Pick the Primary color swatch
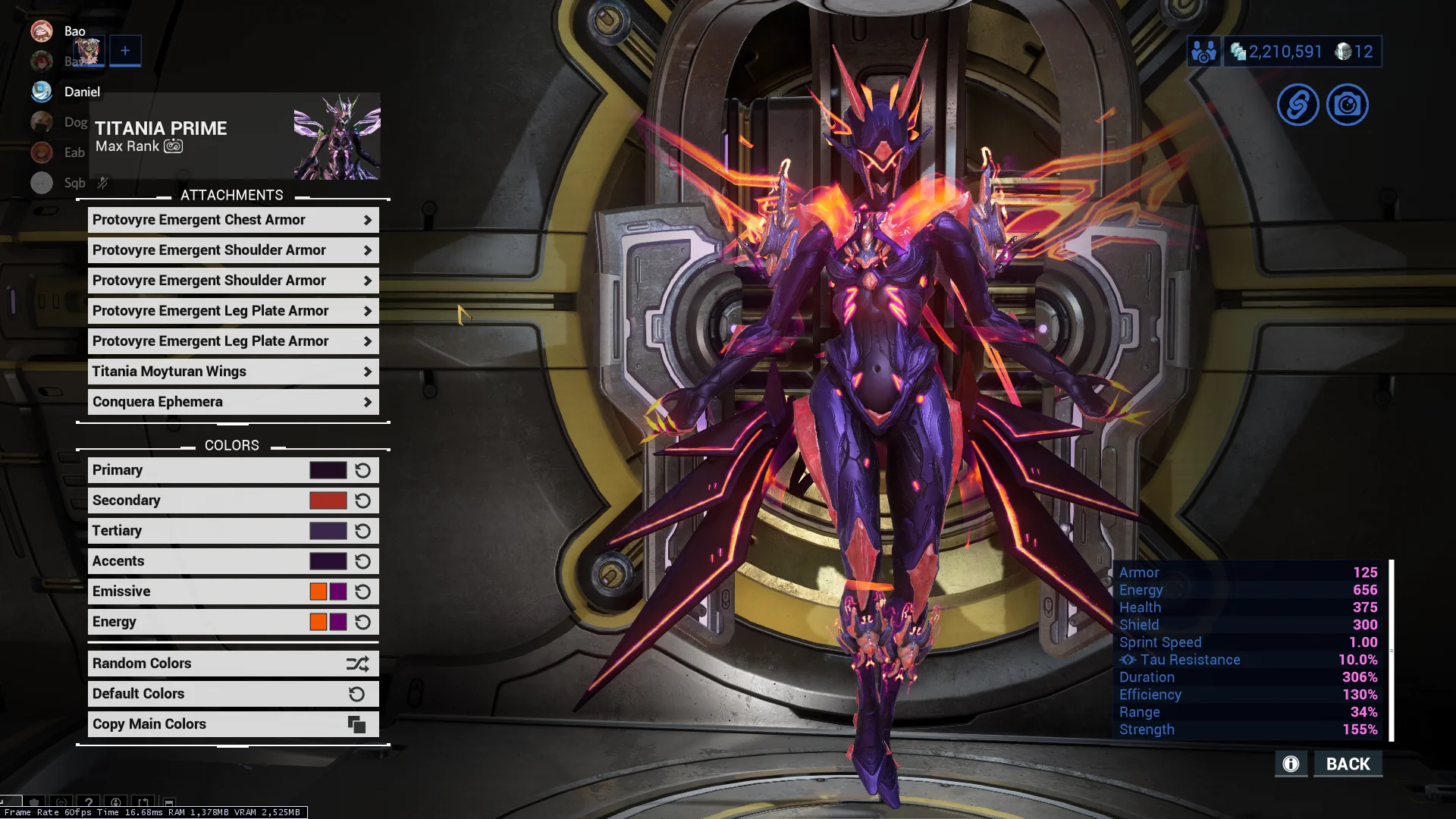The width and height of the screenshot is (1456, 819). [328, 470]
